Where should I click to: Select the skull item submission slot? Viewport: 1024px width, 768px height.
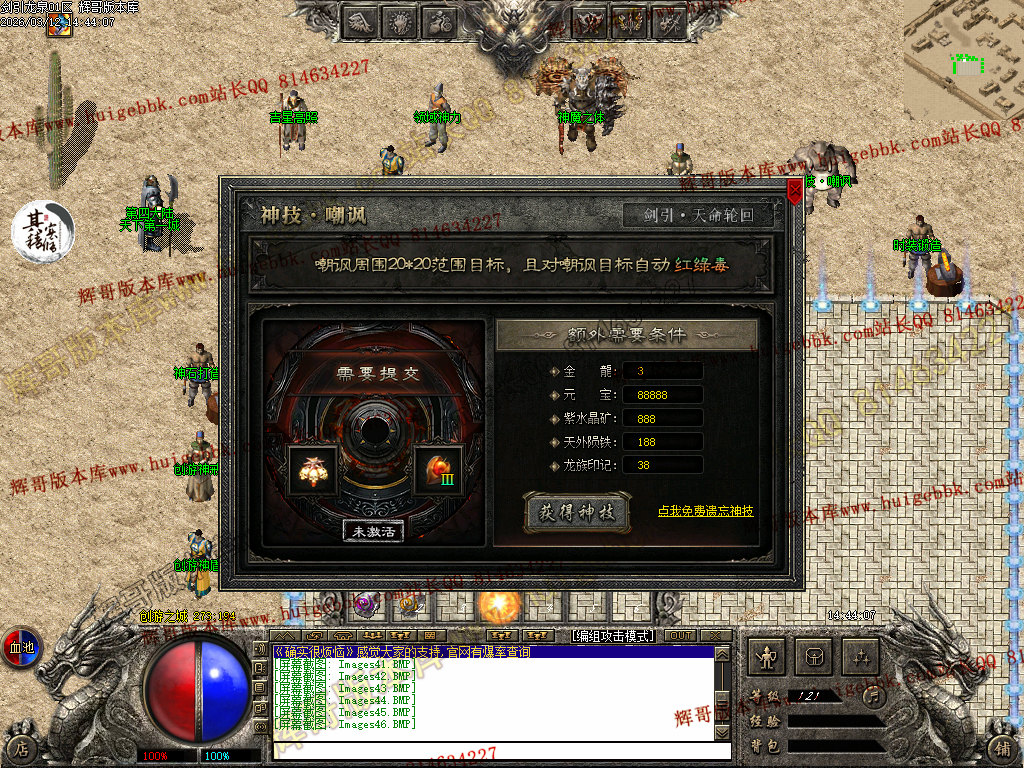pos(312,469)
